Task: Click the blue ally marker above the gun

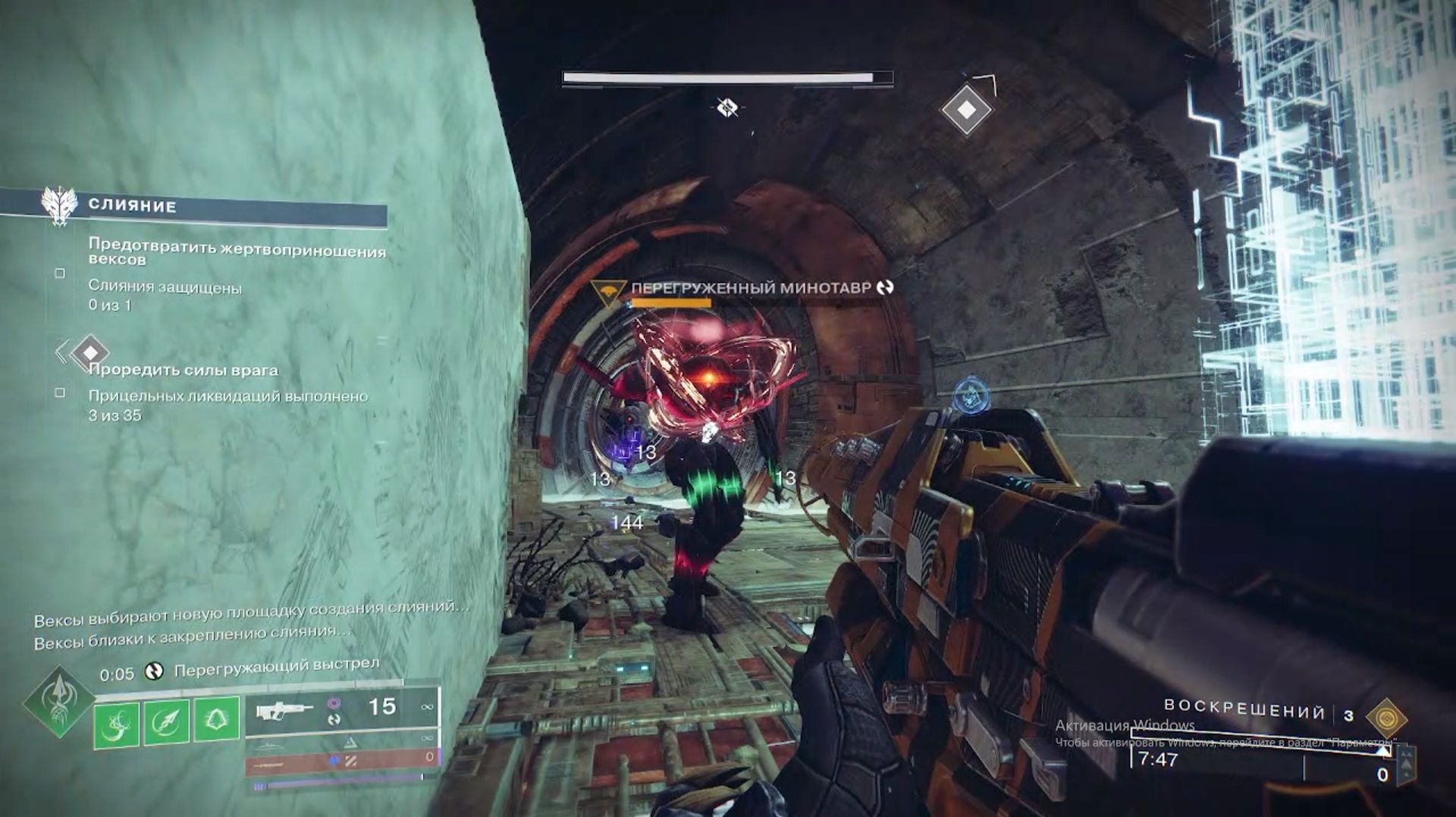Action: point(968,395)
